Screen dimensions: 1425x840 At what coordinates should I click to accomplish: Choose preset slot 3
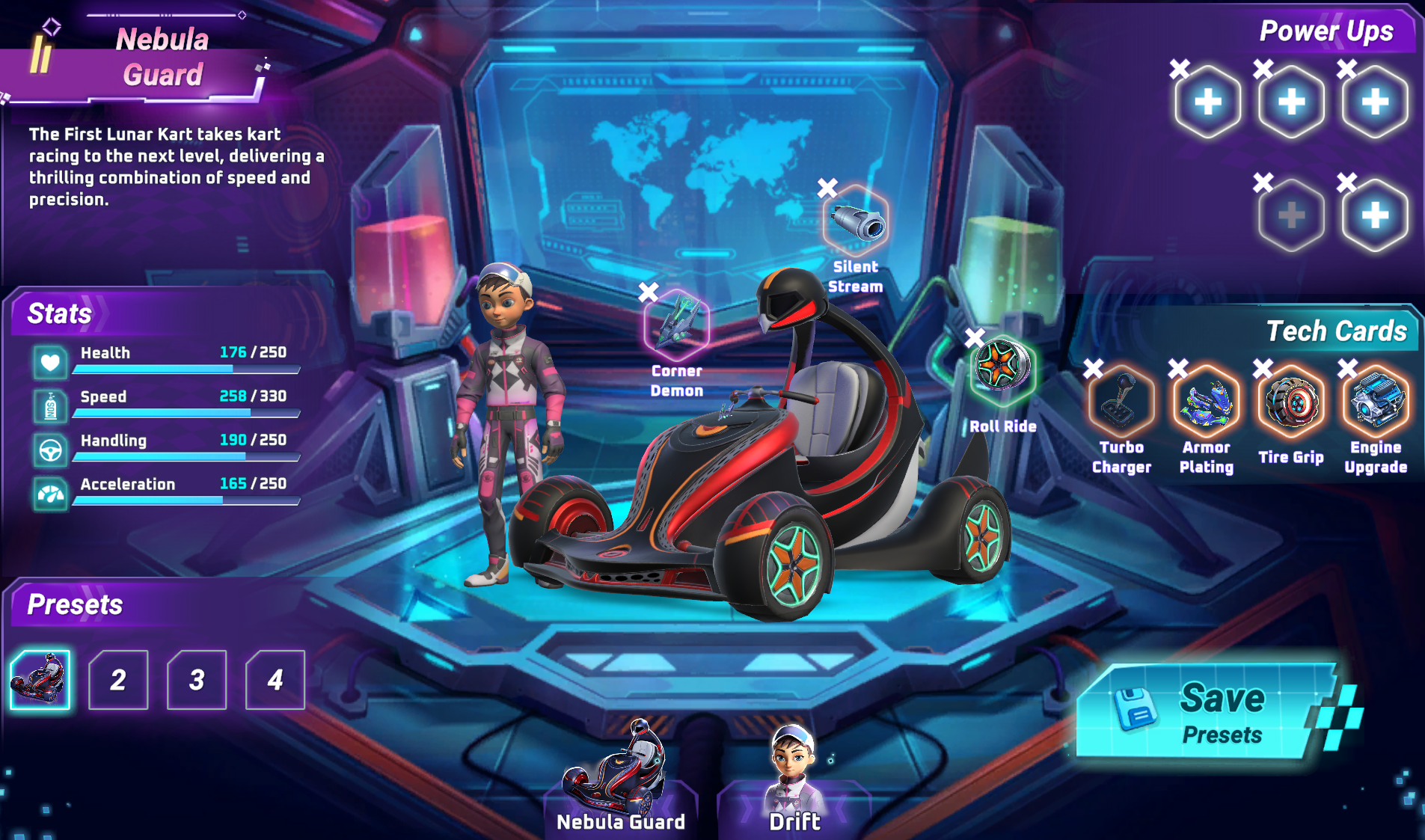[x=197, y=680]
